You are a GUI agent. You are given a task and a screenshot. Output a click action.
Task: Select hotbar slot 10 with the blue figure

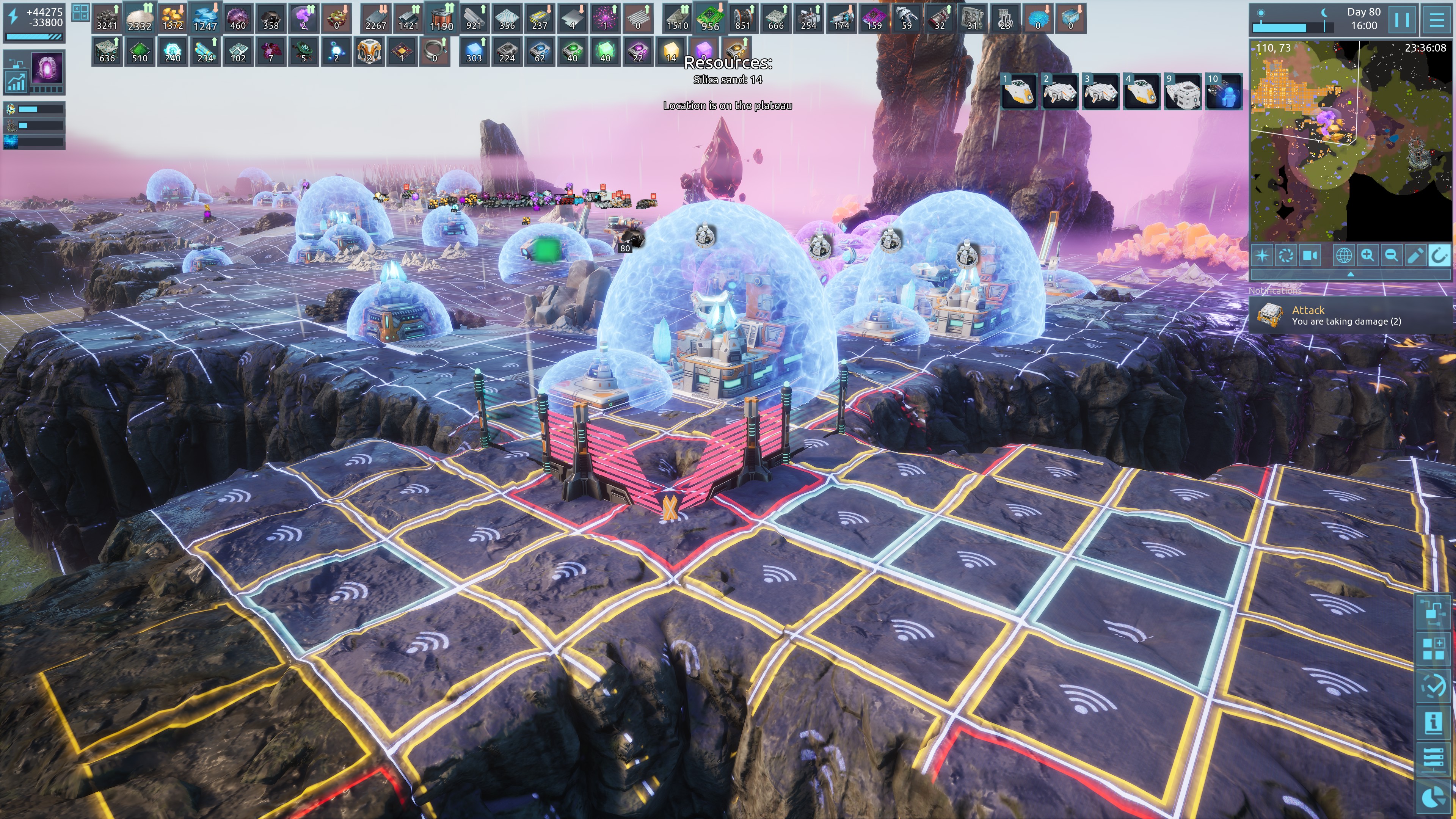click(1224, 91)
